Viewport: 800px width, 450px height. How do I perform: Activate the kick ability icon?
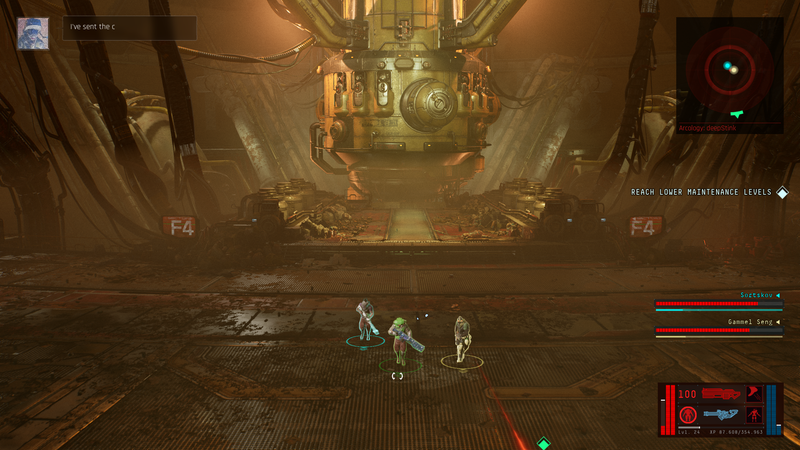754,394
